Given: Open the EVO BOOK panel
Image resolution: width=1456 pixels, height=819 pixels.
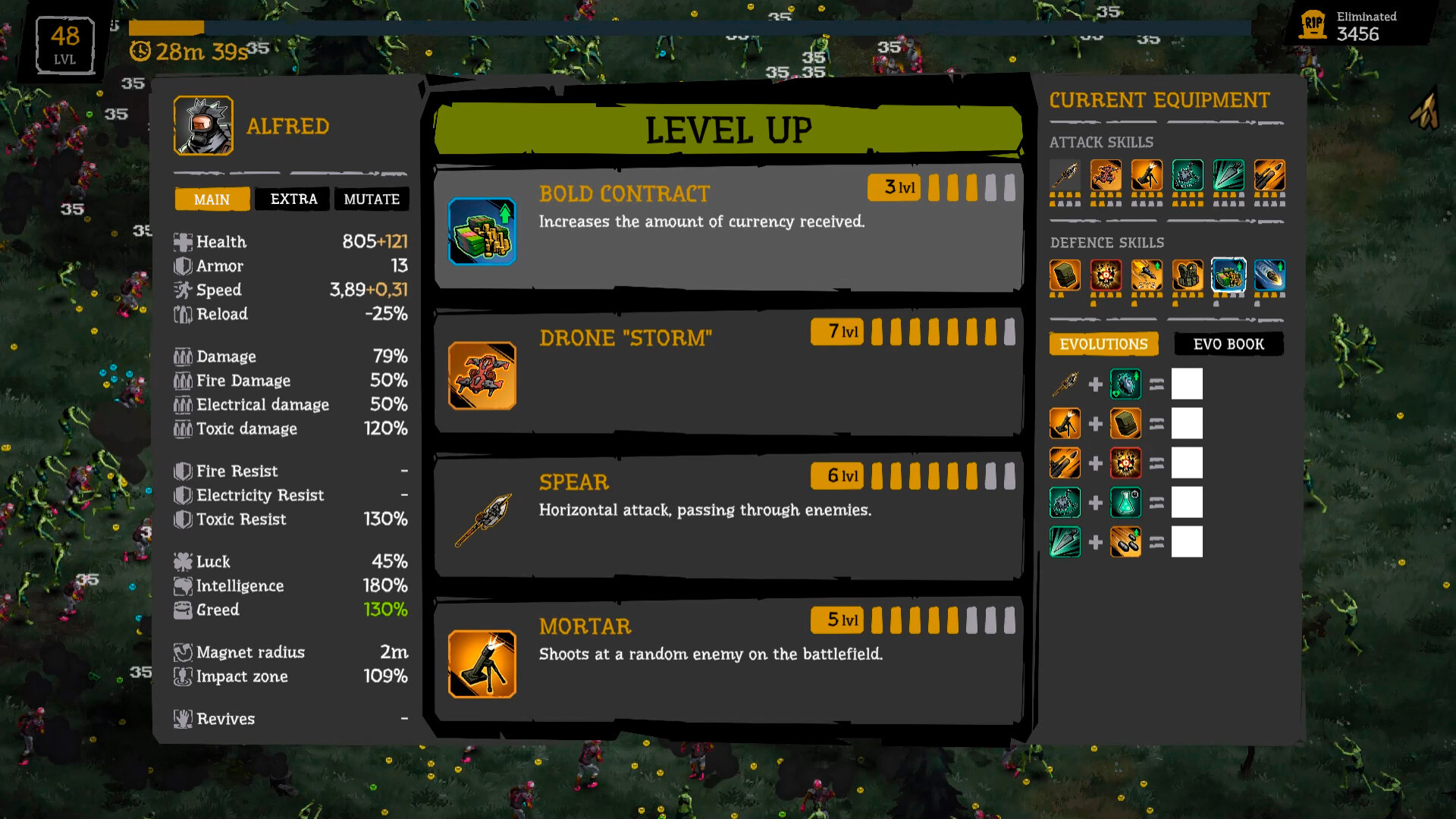Looking at the screenshot, I should [1228, 344].
